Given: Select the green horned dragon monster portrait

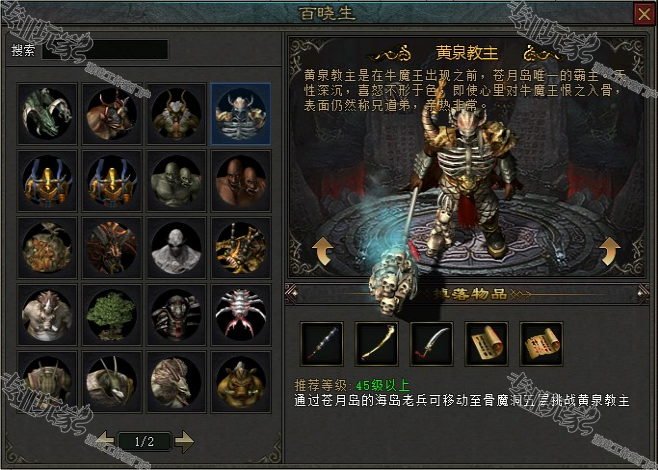Looking at the screenshot, I should click(48, 112).
